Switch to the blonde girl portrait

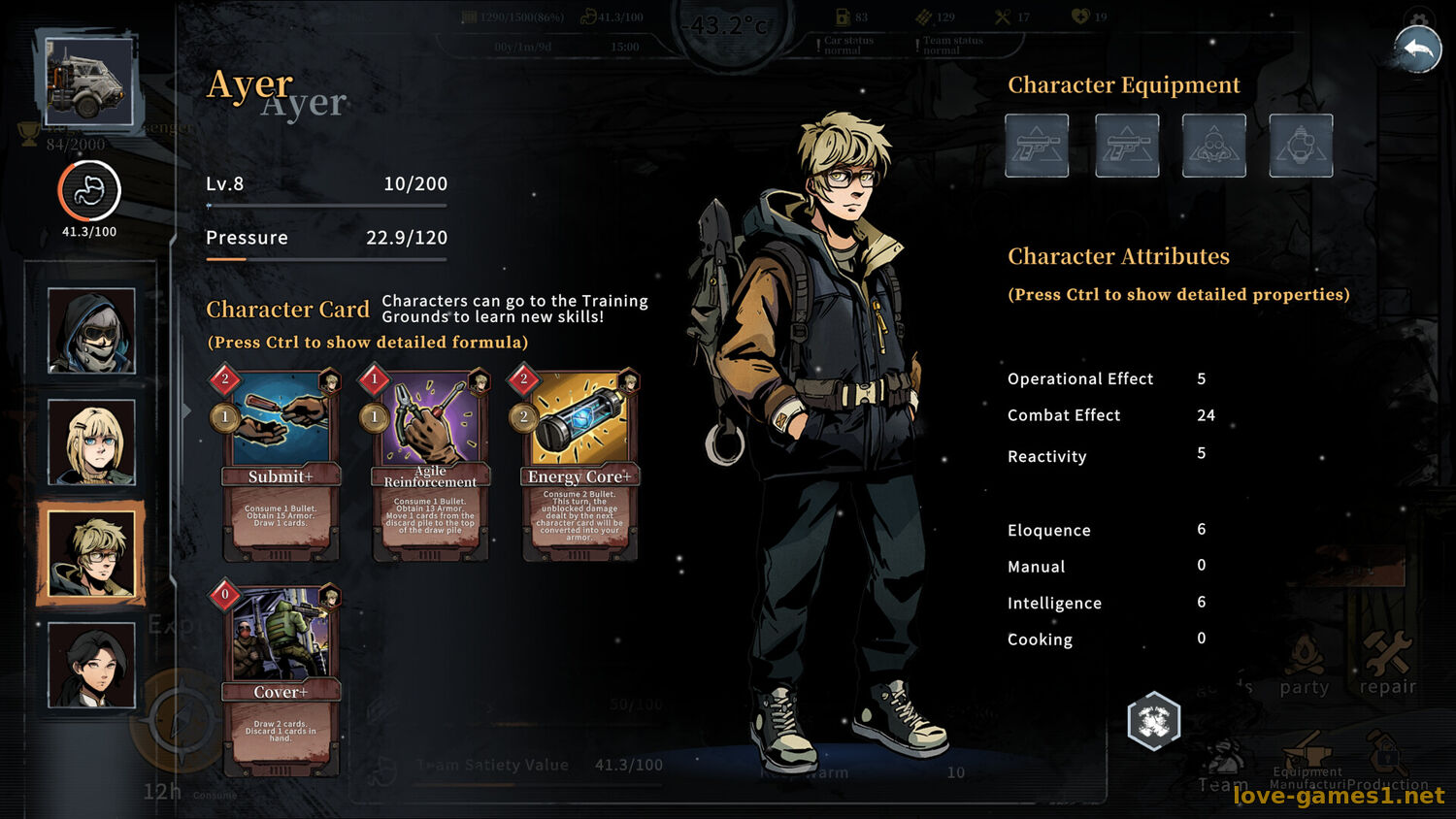click(x=91, y=442)
